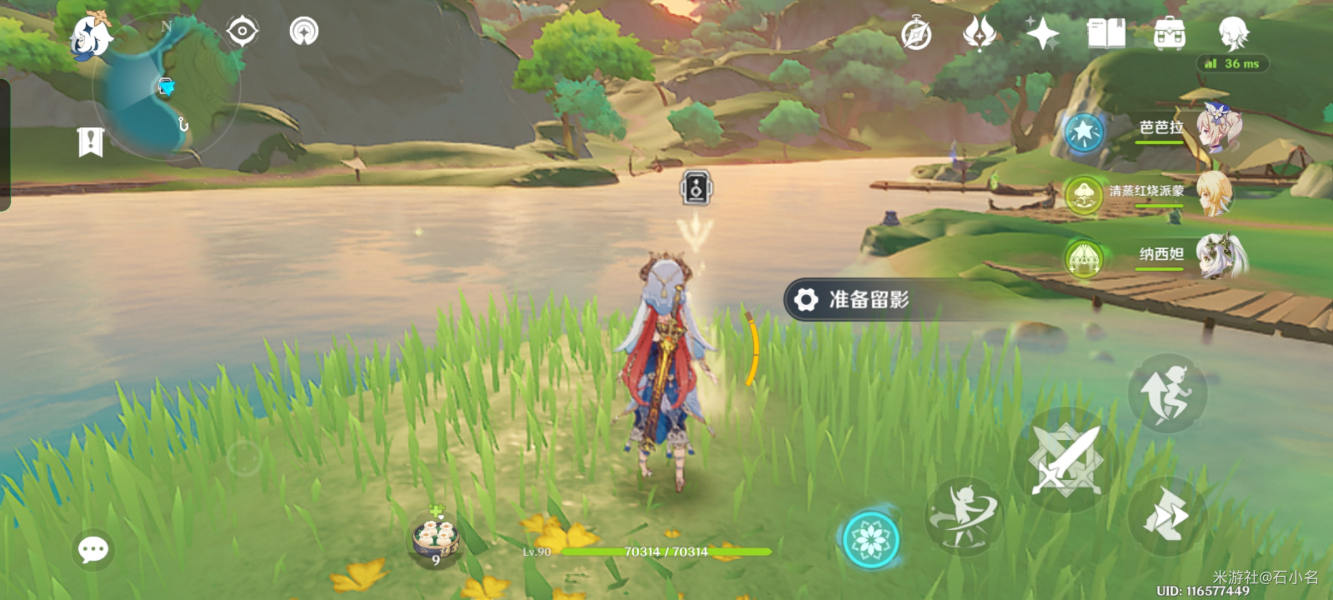Tap the jump button
The image size is (1333, 600).
[1167, 393]
